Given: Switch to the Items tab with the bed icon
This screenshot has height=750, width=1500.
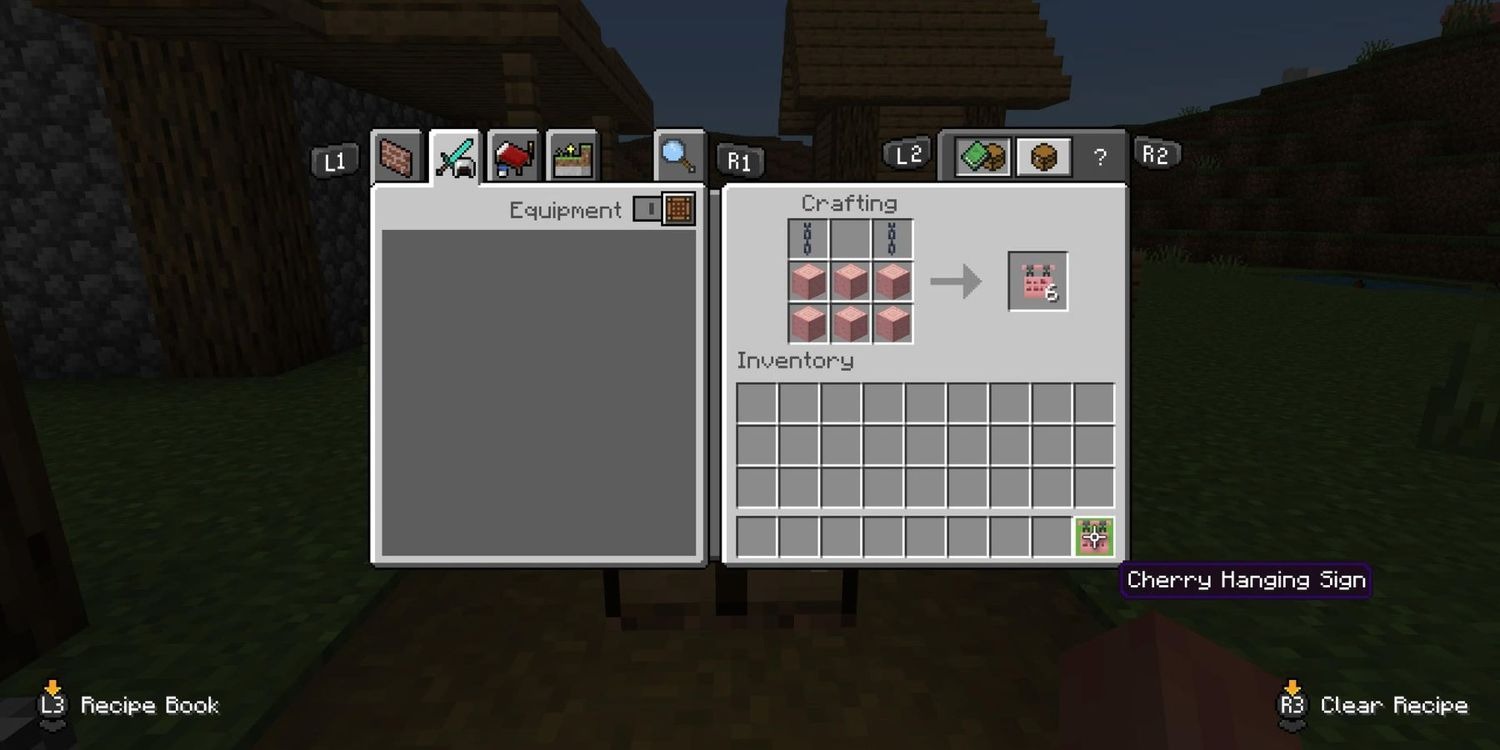Looking at the screenshot, I should pyautogui.click(x=513, y=155).
